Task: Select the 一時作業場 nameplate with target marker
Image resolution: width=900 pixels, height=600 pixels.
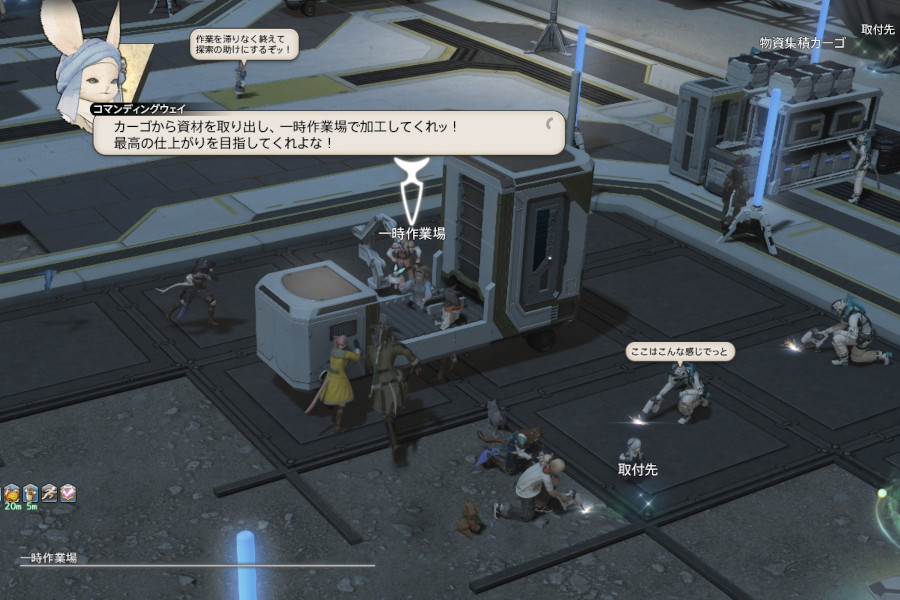Action: pyautogui.click(x=412, y=233)
